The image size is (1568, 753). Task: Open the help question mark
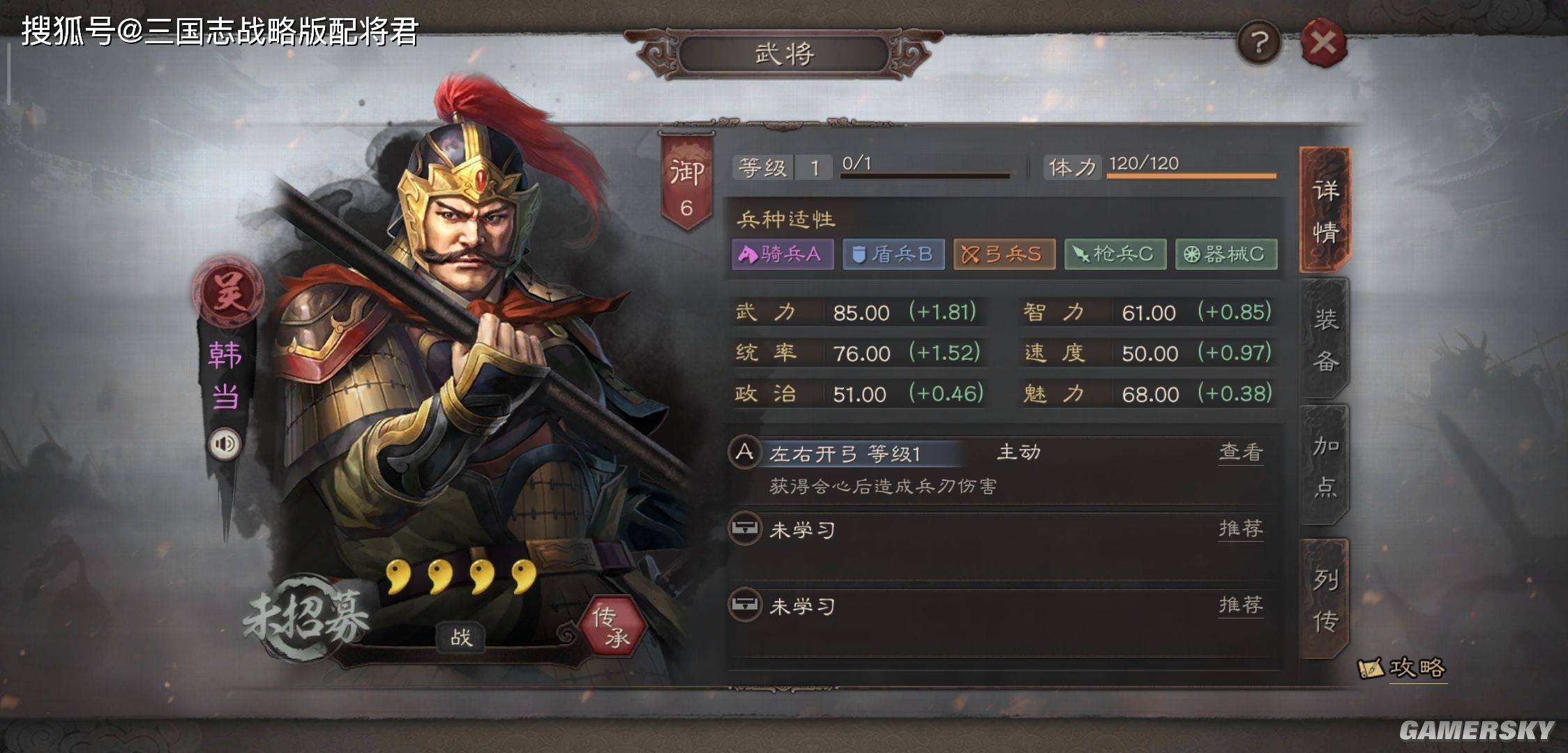[1258, 42]
